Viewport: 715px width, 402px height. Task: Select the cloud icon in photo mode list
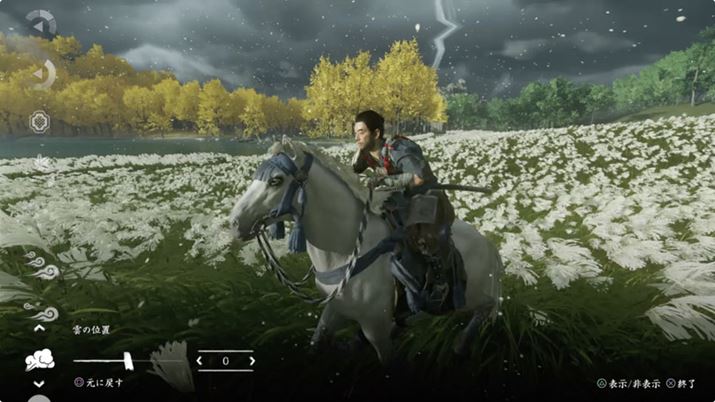point(40,360)
